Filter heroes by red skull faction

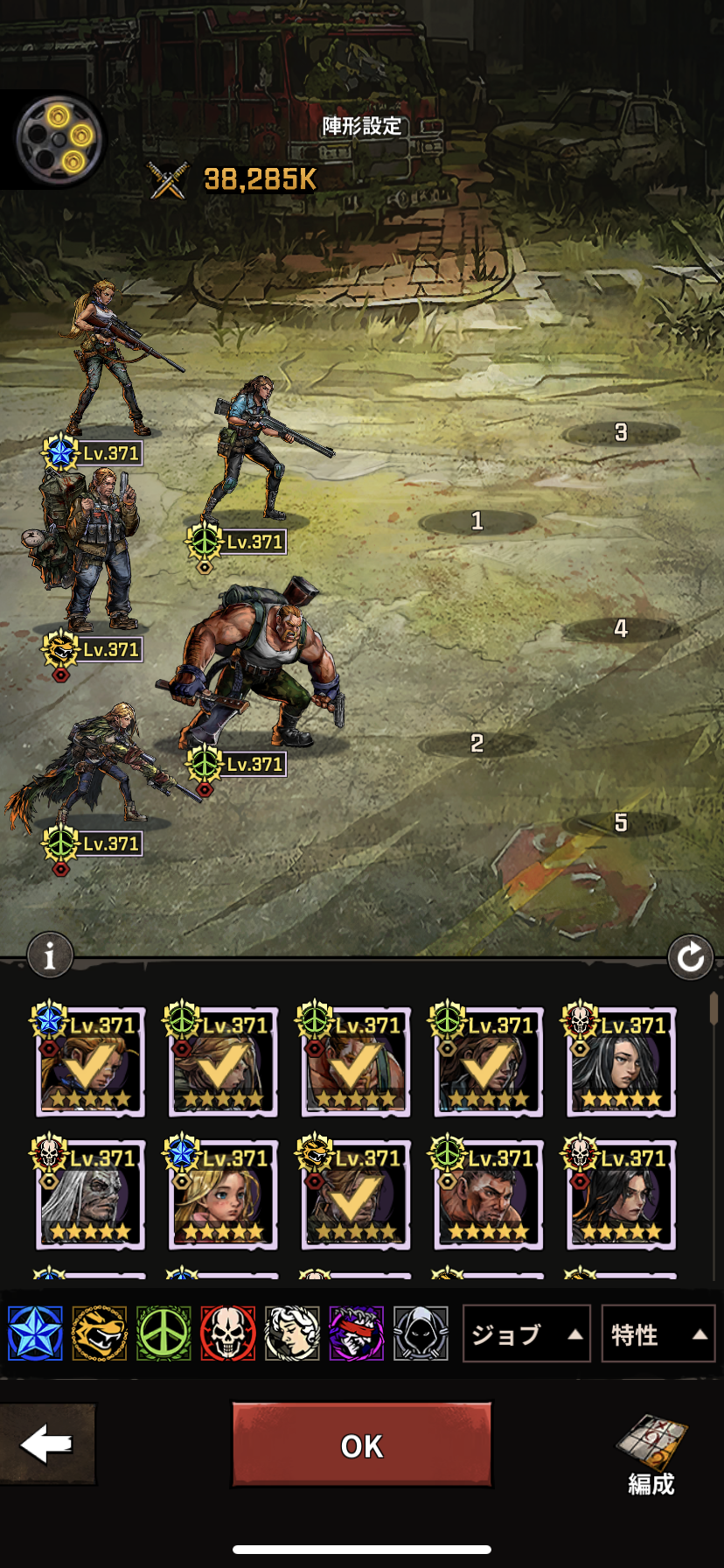(x=227, y=1333)
